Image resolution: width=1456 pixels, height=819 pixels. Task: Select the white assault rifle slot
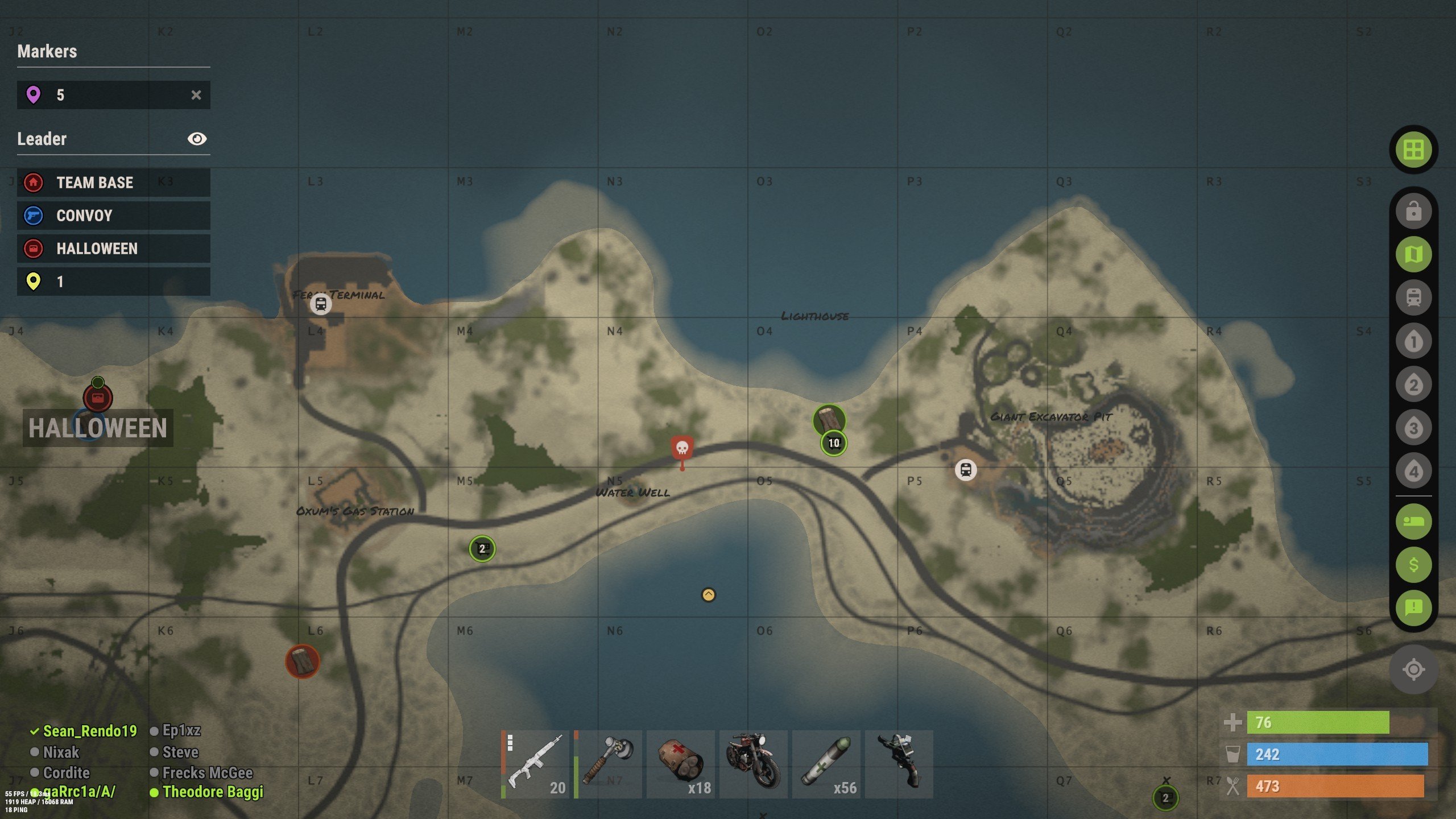coord(535,764)
